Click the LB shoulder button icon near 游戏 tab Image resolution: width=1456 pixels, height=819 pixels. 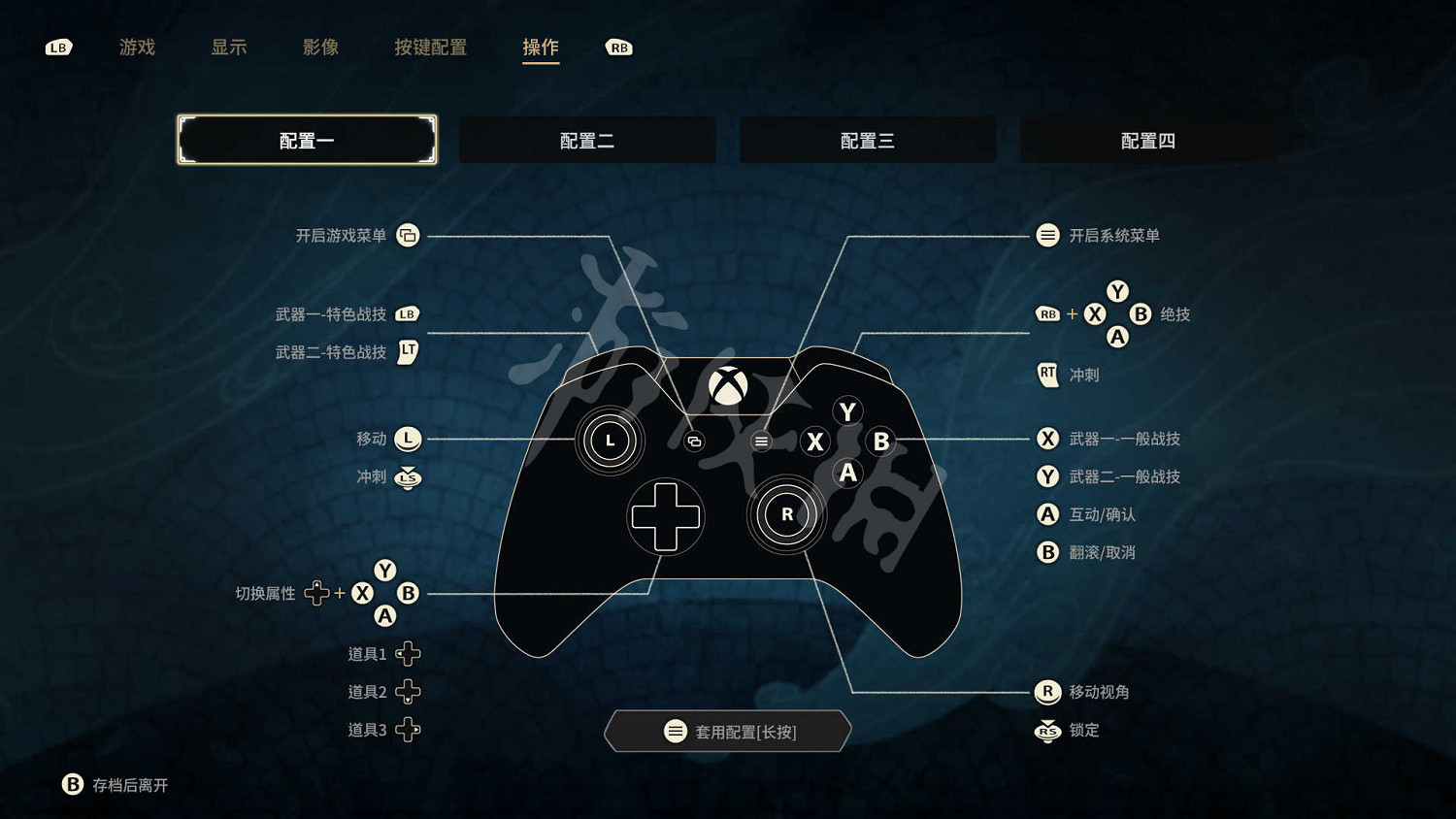coord(57,47)
